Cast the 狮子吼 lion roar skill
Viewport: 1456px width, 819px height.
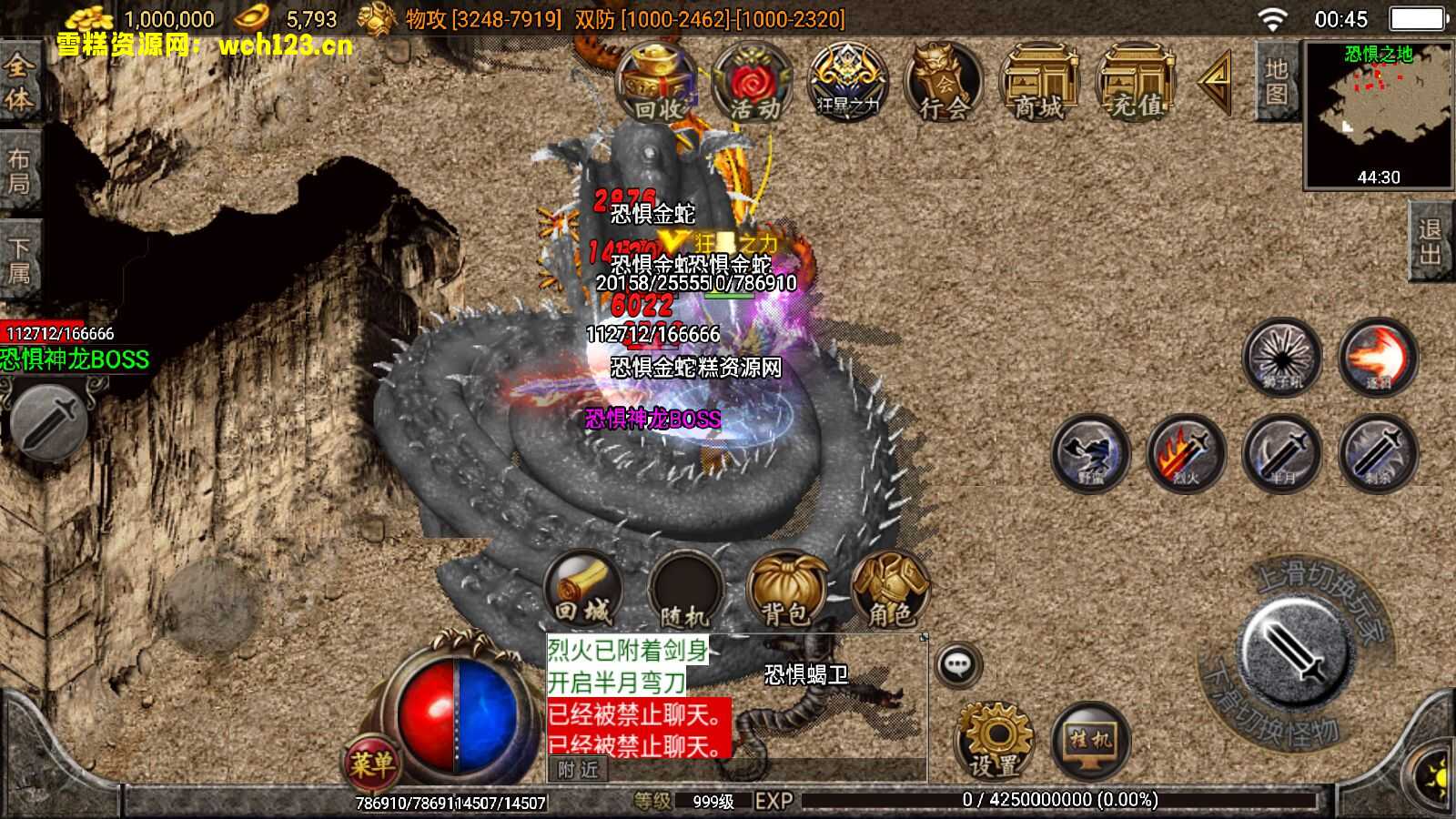(1281, 357)
